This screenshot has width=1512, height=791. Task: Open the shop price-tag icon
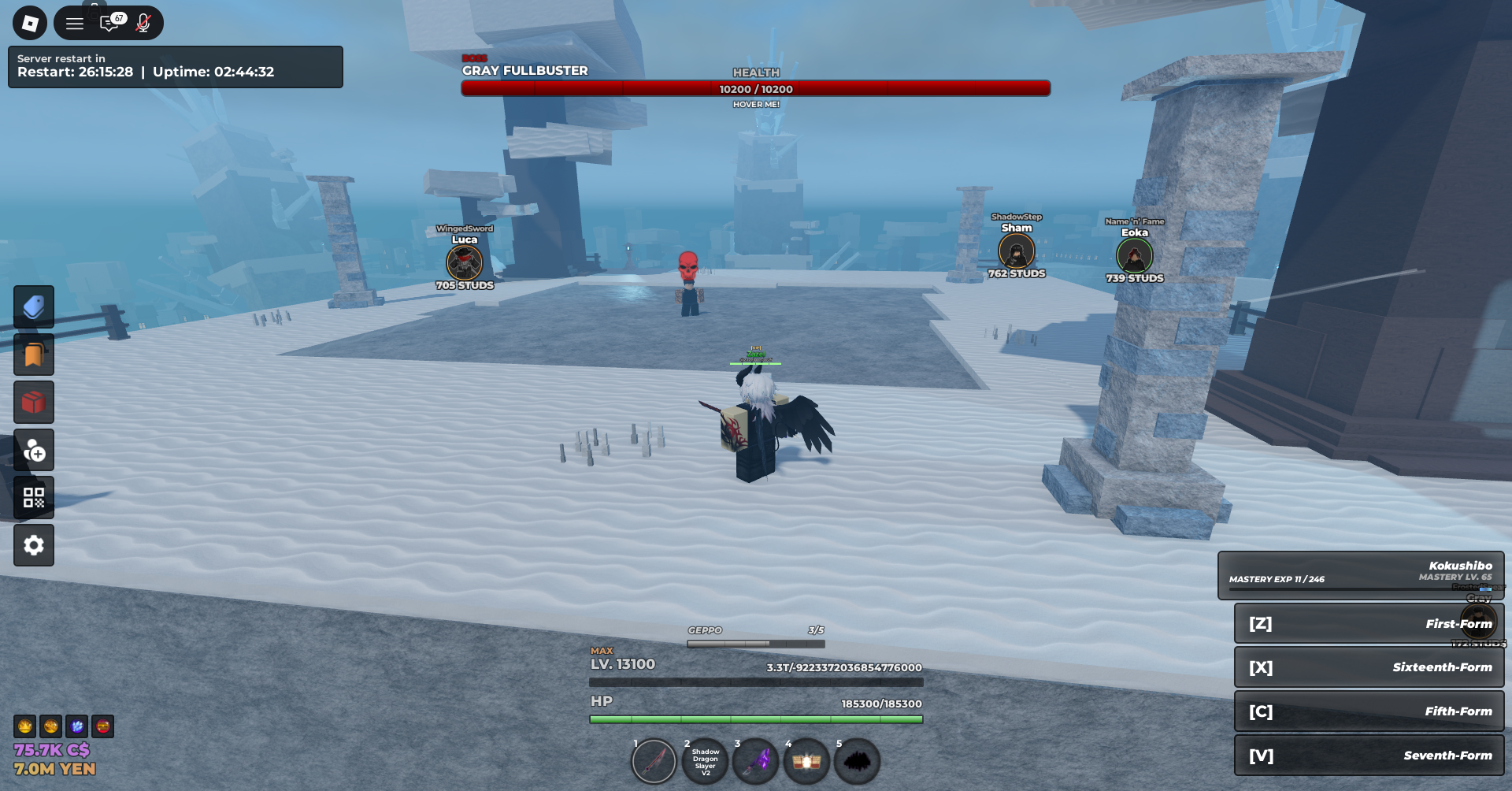[x=34, y=306]
